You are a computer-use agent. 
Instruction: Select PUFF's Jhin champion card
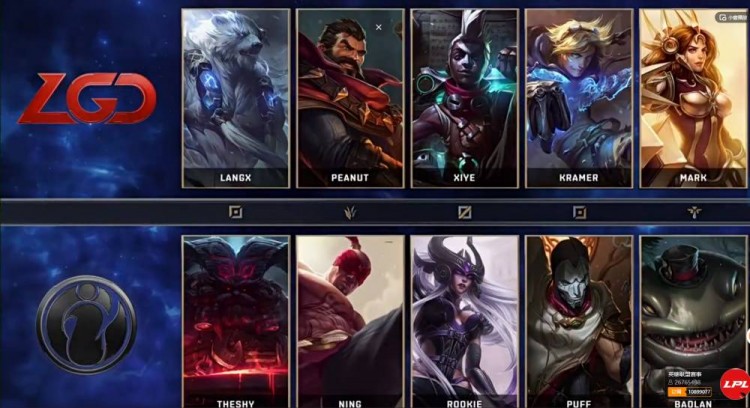coord(579,320)
